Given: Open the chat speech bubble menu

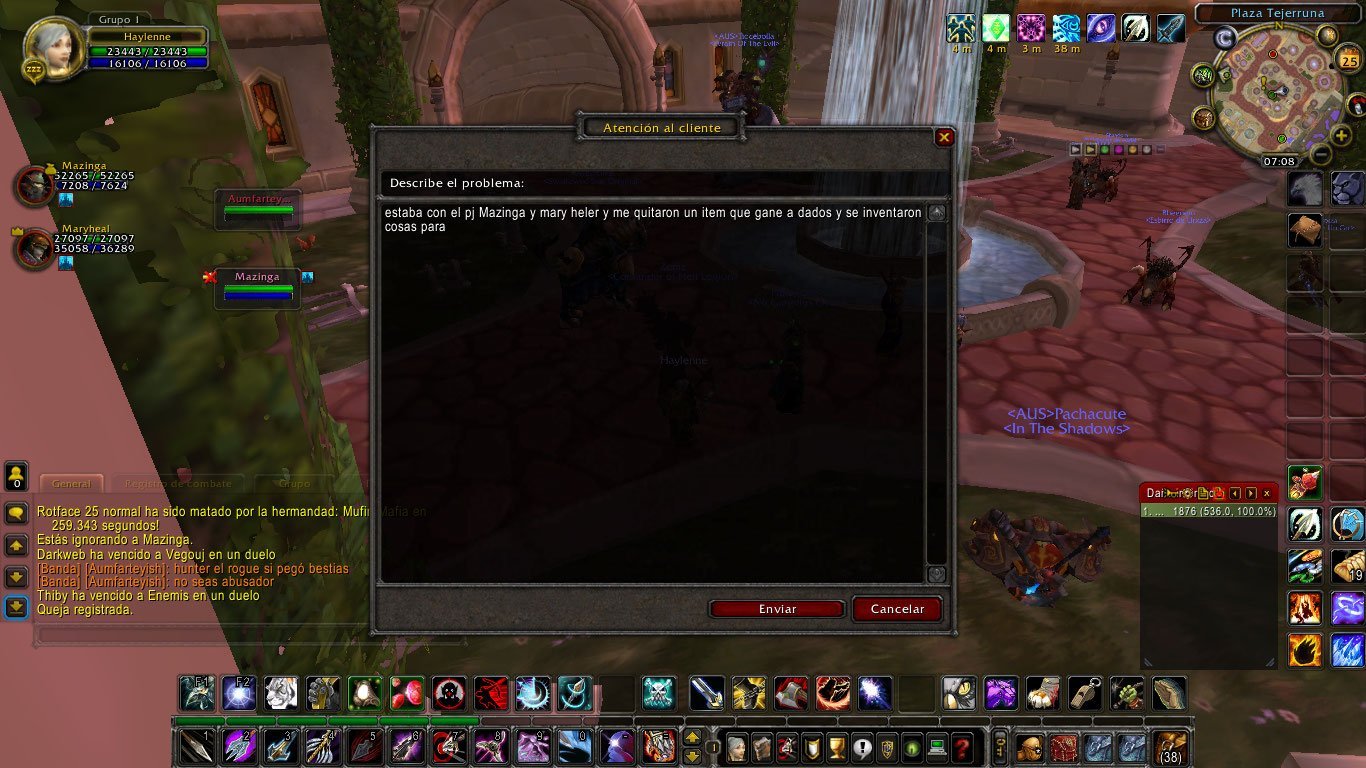Looking at the screenshot, I should (x=16, y=514).
